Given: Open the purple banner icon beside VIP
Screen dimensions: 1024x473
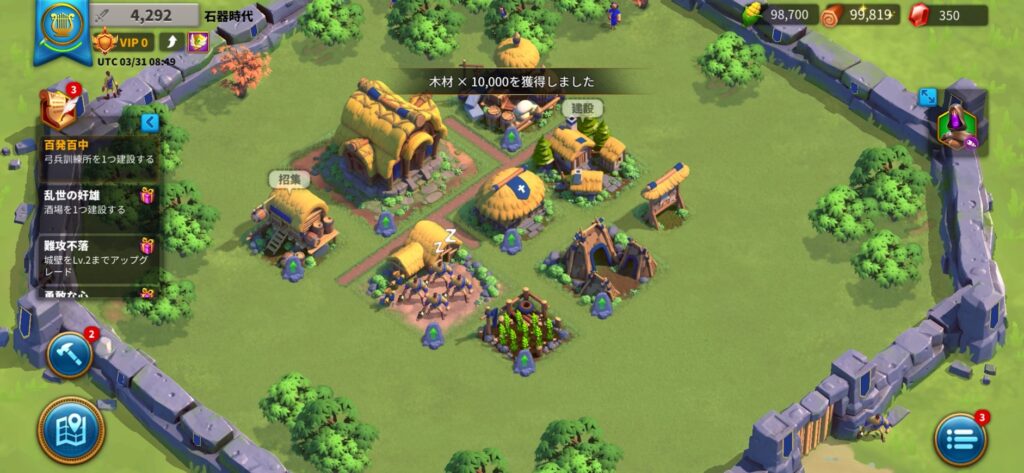Looking at the screenshot, I should 198,42.
